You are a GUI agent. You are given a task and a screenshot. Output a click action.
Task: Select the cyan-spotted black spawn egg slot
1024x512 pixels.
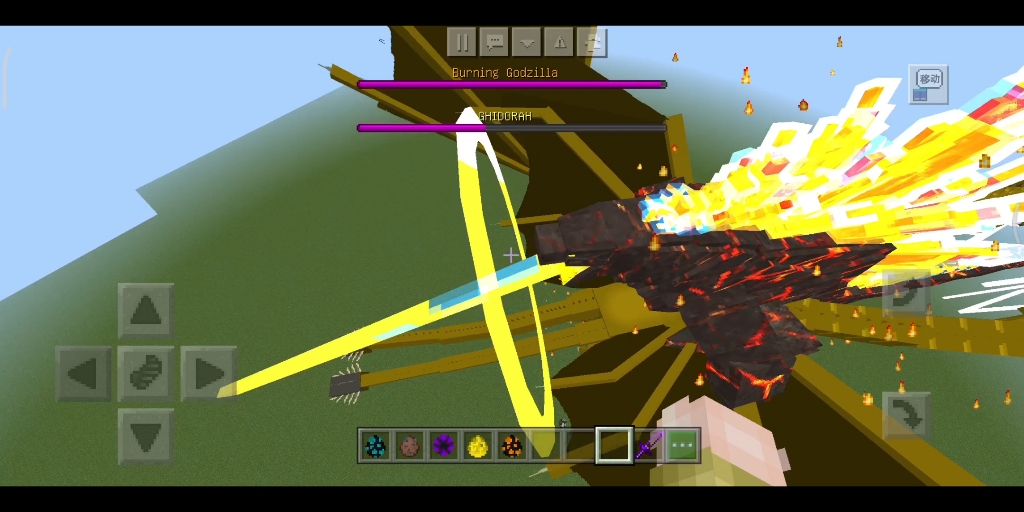point(375,446)
